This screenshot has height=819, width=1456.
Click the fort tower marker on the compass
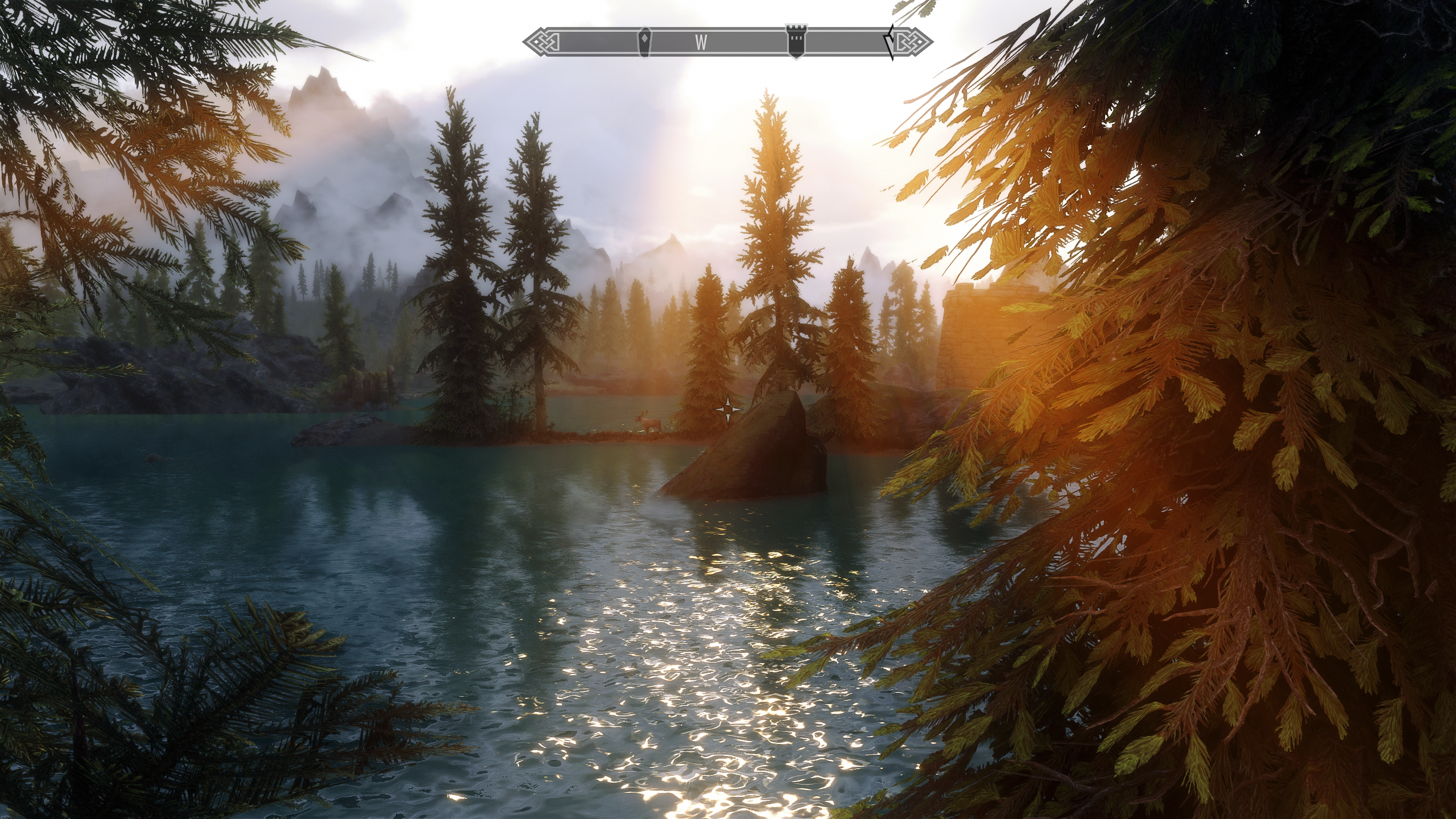[795, 41]
